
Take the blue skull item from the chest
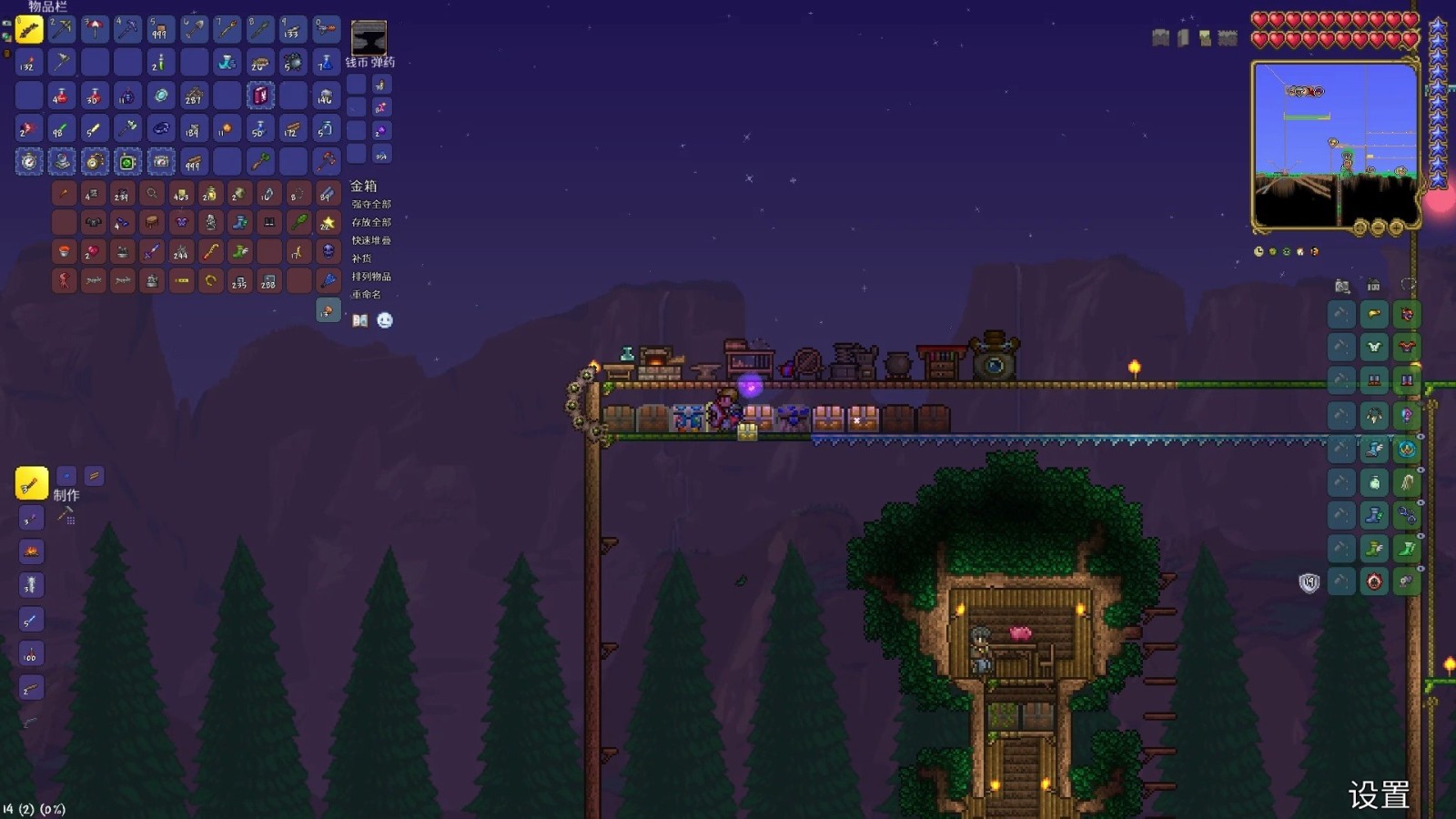point(328,251)
